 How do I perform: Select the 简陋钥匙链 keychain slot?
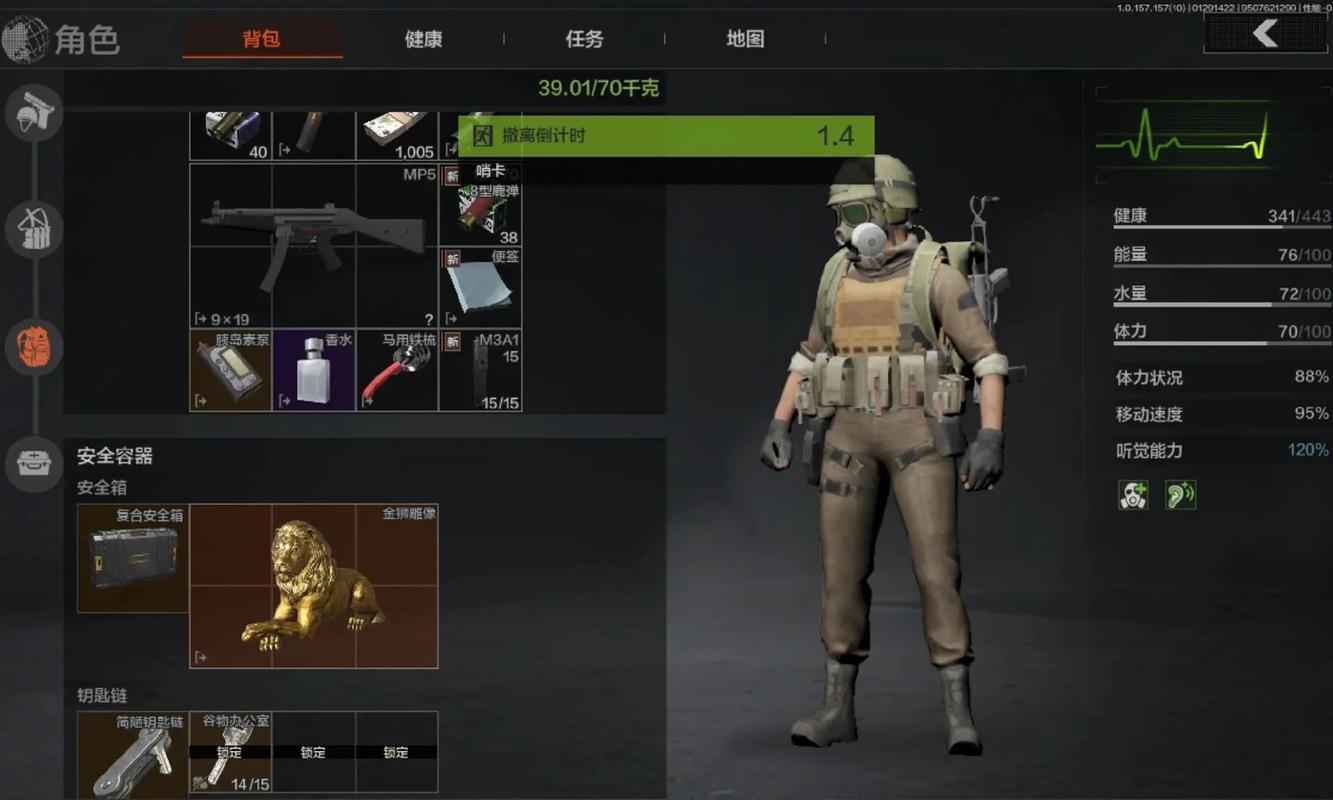pos(133,755)
